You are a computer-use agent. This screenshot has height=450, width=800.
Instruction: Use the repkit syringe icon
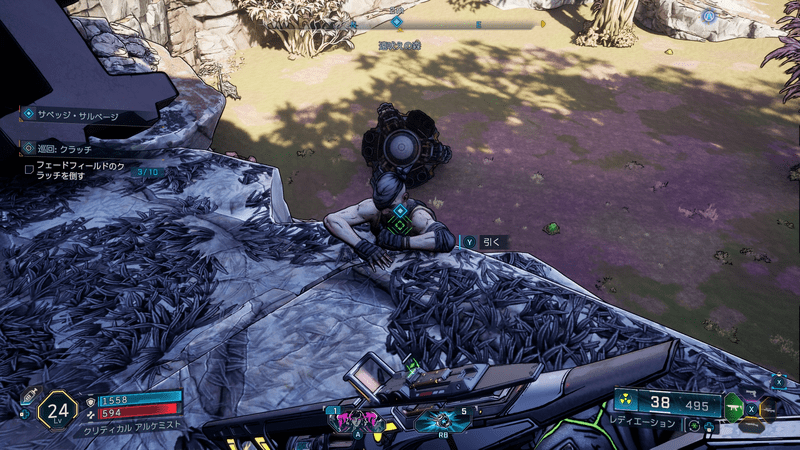coord(27,396)
